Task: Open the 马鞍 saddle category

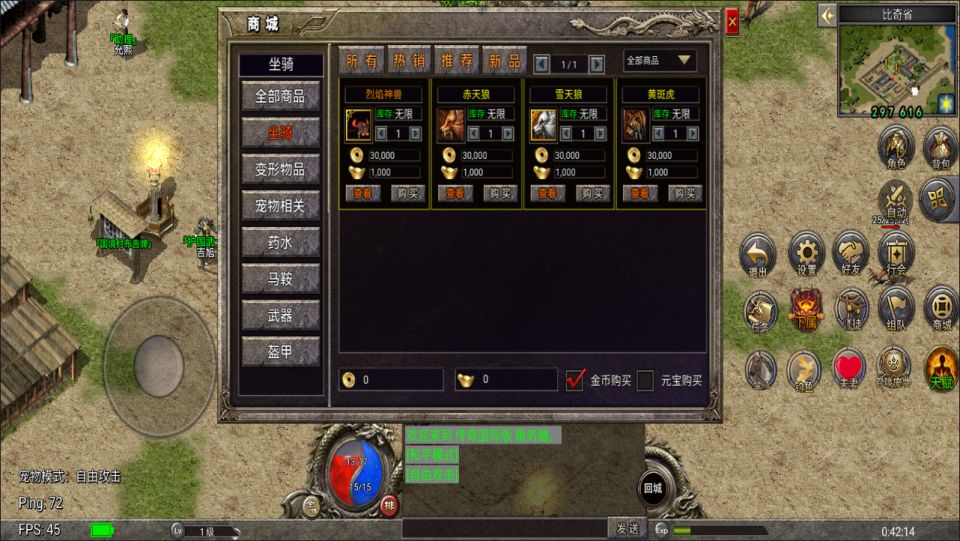Action: 280,278
